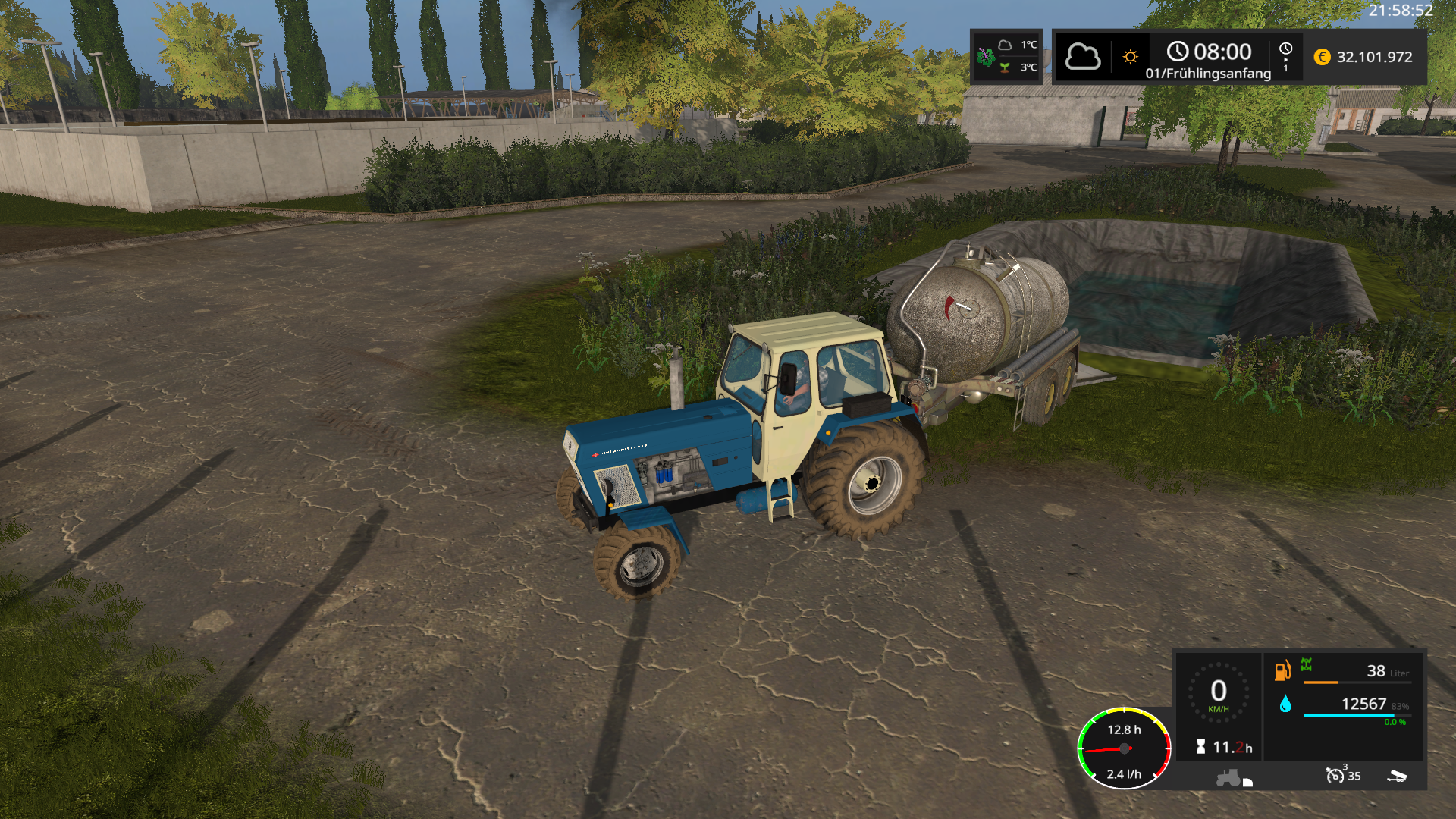Click the cloudy weather icon
The width and height of the screenshot is (1456, 819).
[1082, 57]
